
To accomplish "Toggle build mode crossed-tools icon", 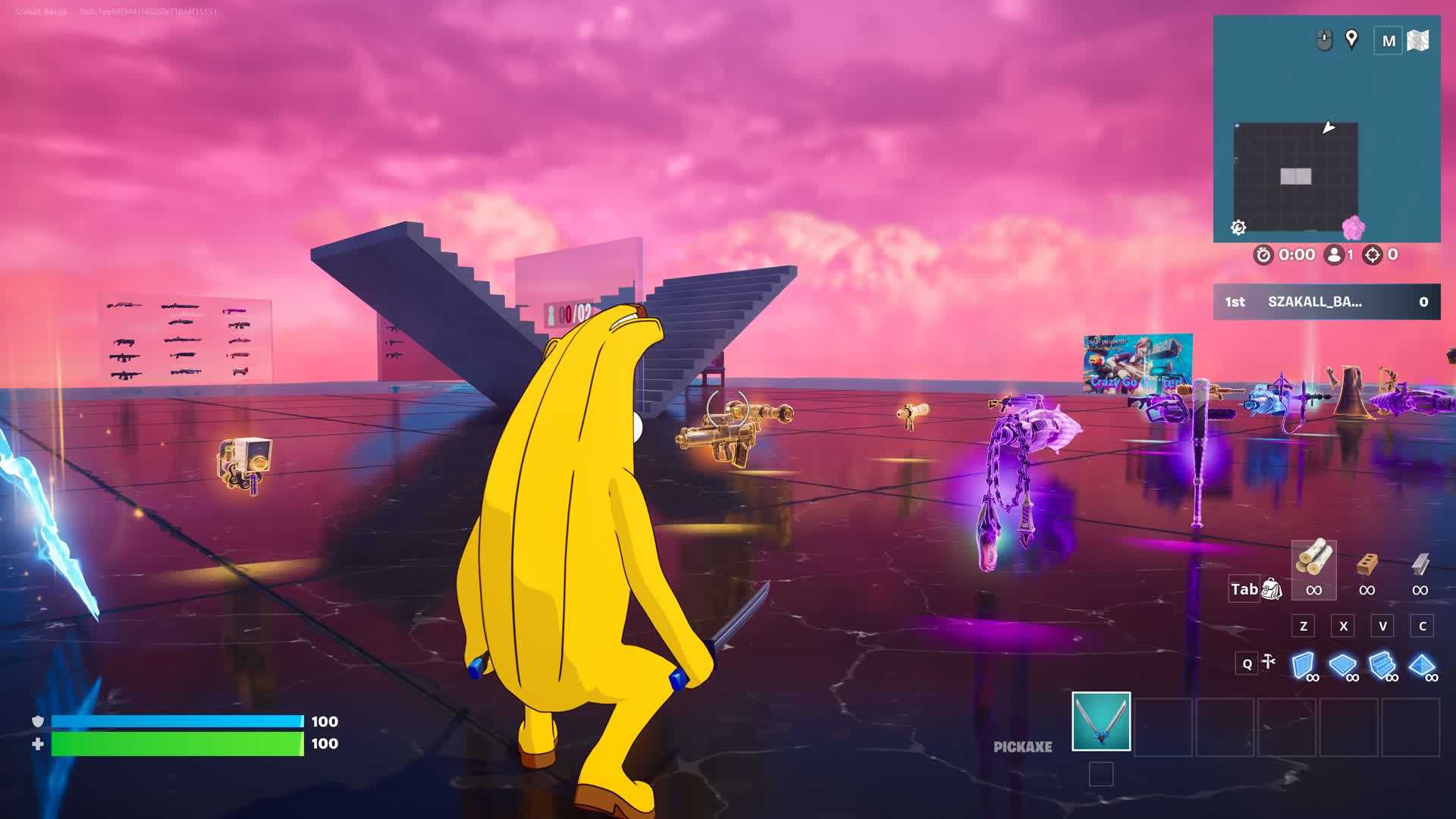I will click(1269, 662).
